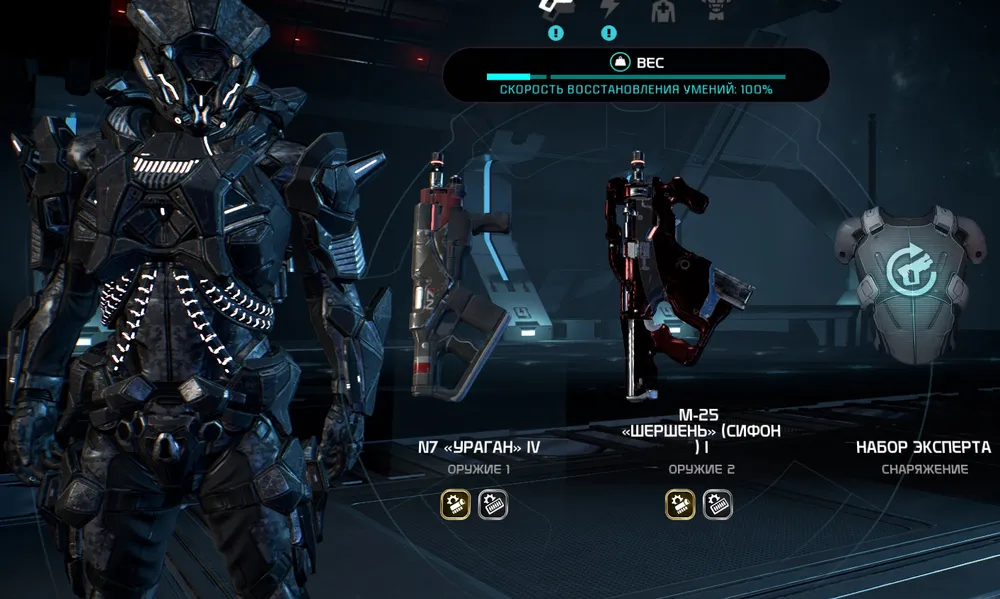1000x599 pixels.
Task: Open the gold mod slot under Оружие 1
Action: tap(455, 504)
